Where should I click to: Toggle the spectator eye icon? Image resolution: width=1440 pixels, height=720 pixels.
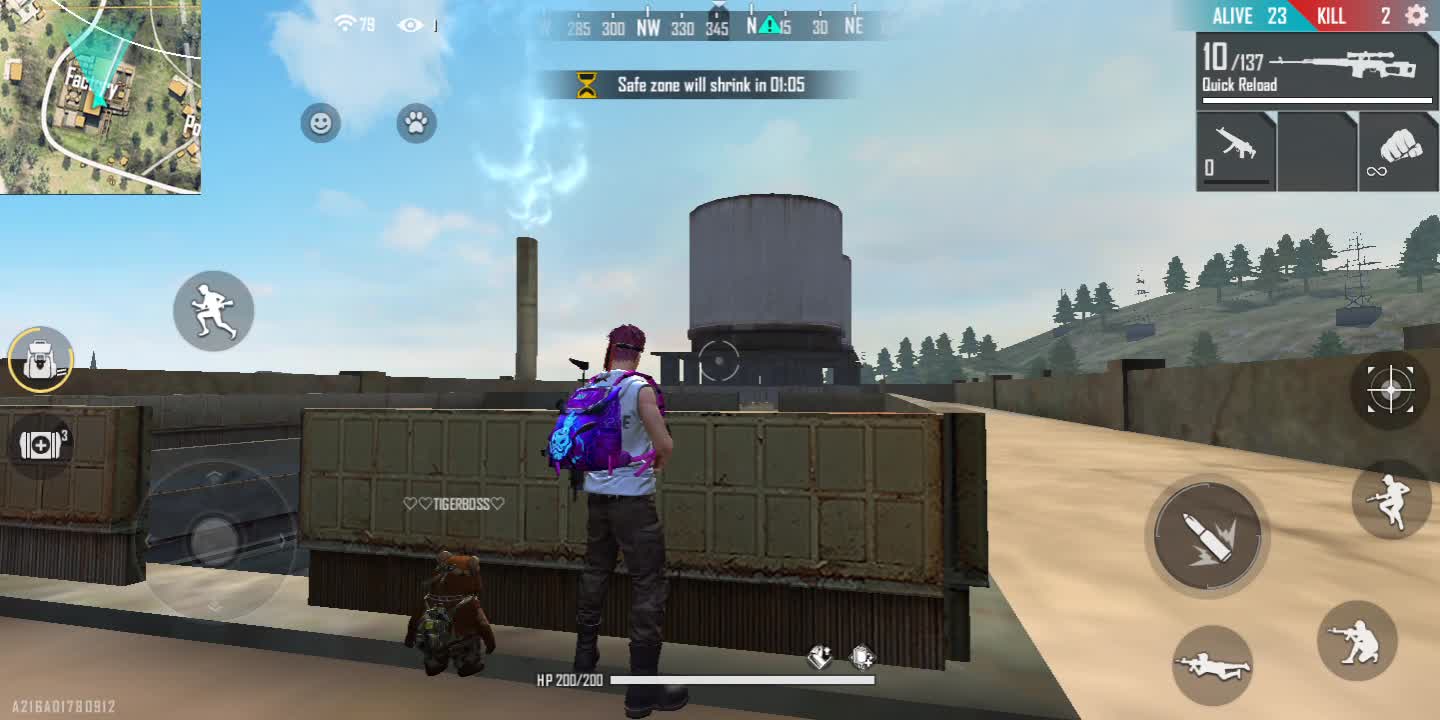pyautogui.click(x=411, y=25)
